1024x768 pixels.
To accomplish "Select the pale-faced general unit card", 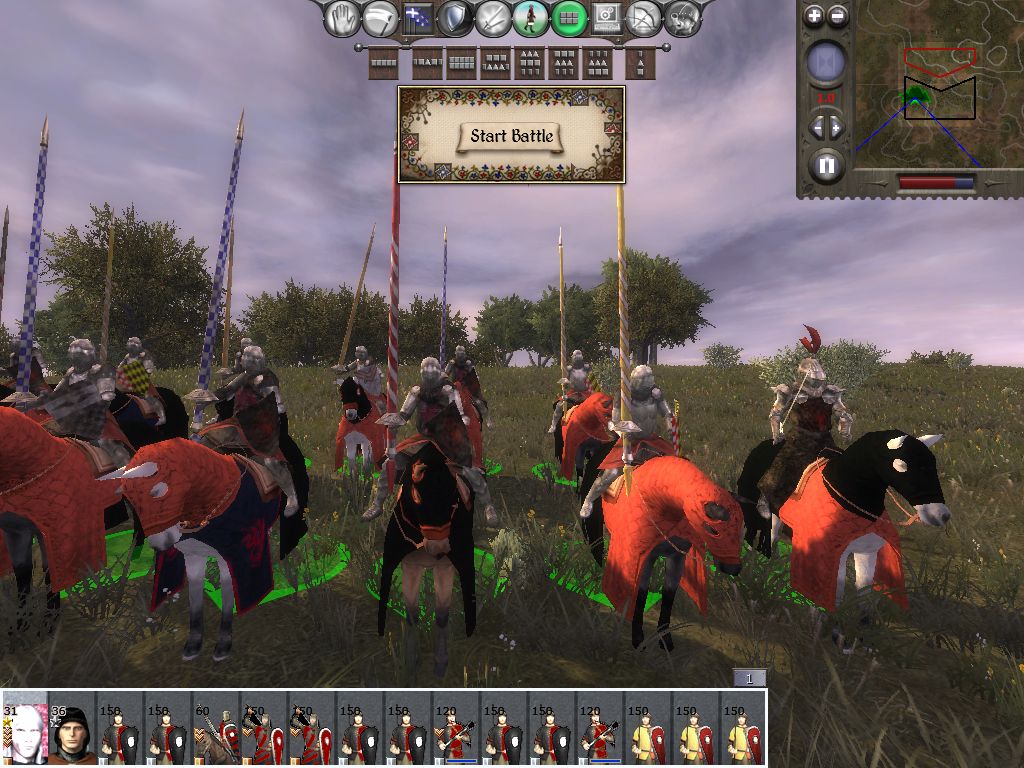I will click(24, 729).
